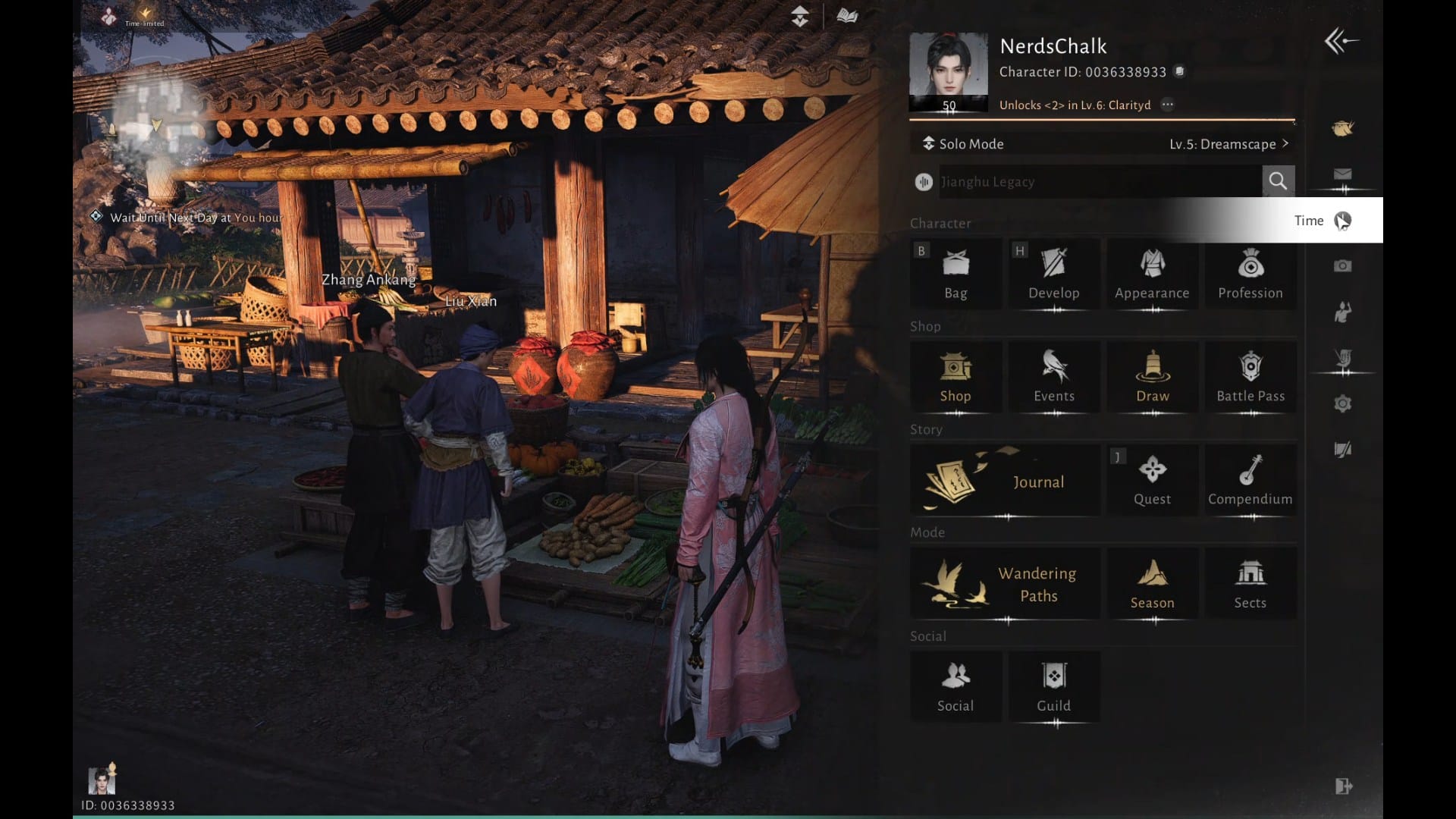
Task: Click the Jianghu Legacy search field
Action: pos(1100,182)
